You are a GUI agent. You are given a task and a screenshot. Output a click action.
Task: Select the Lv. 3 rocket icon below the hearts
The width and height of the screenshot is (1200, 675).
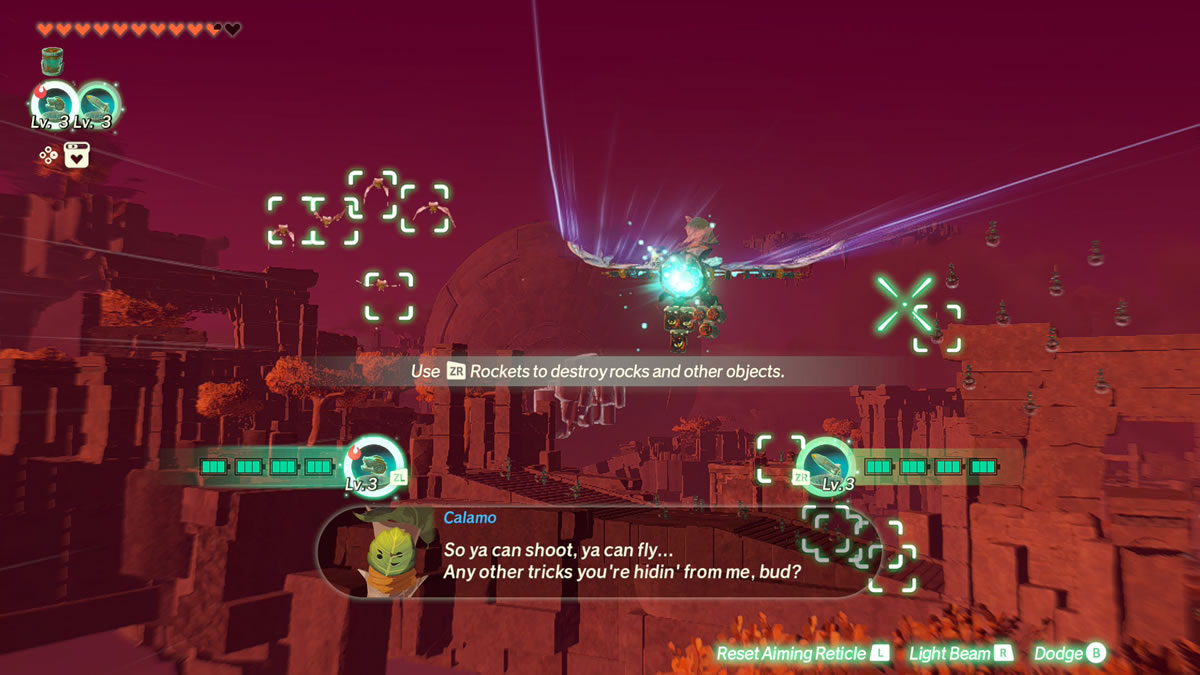click(x=98, y=104)
